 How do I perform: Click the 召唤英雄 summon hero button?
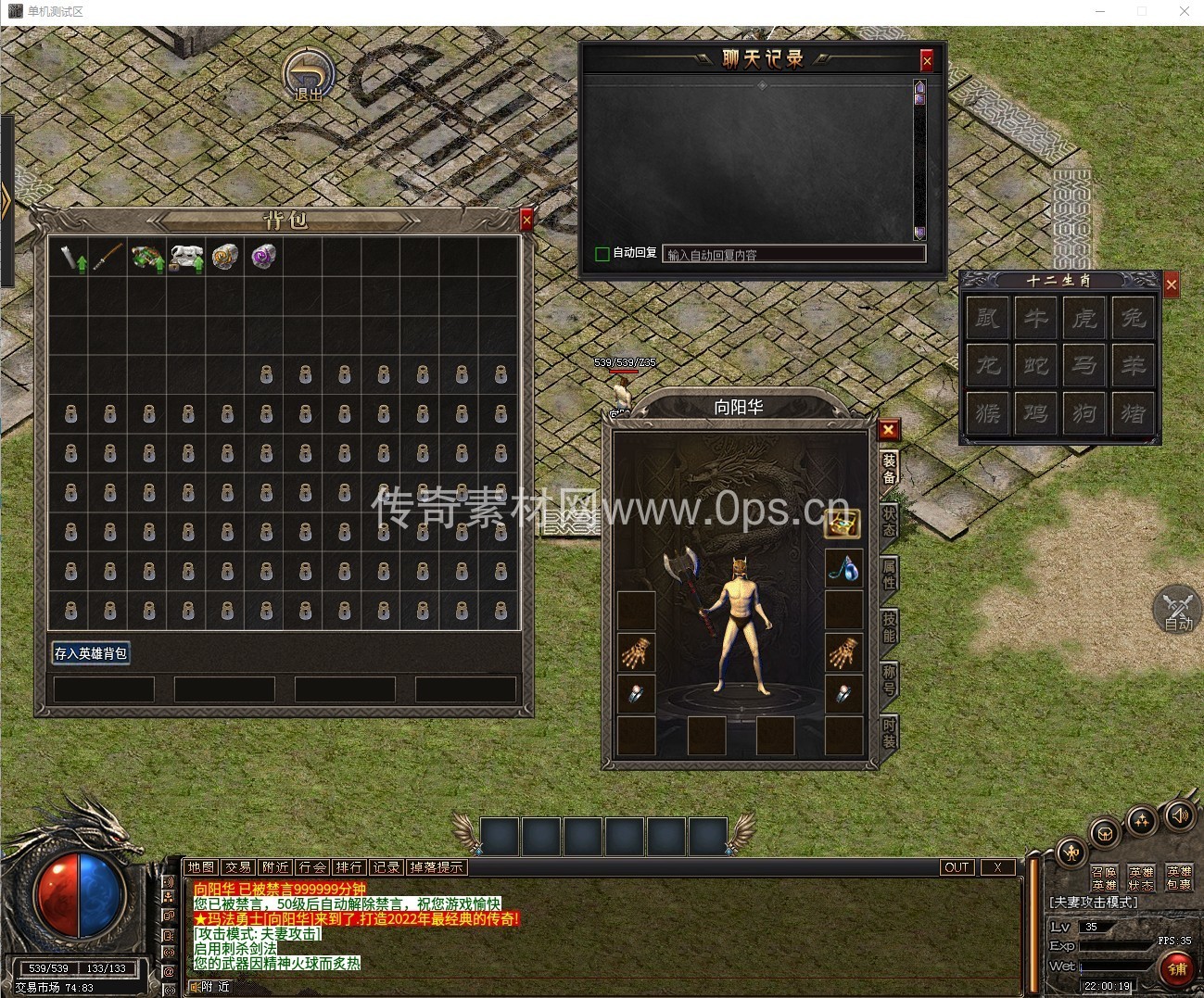(x=1103, y=878)
